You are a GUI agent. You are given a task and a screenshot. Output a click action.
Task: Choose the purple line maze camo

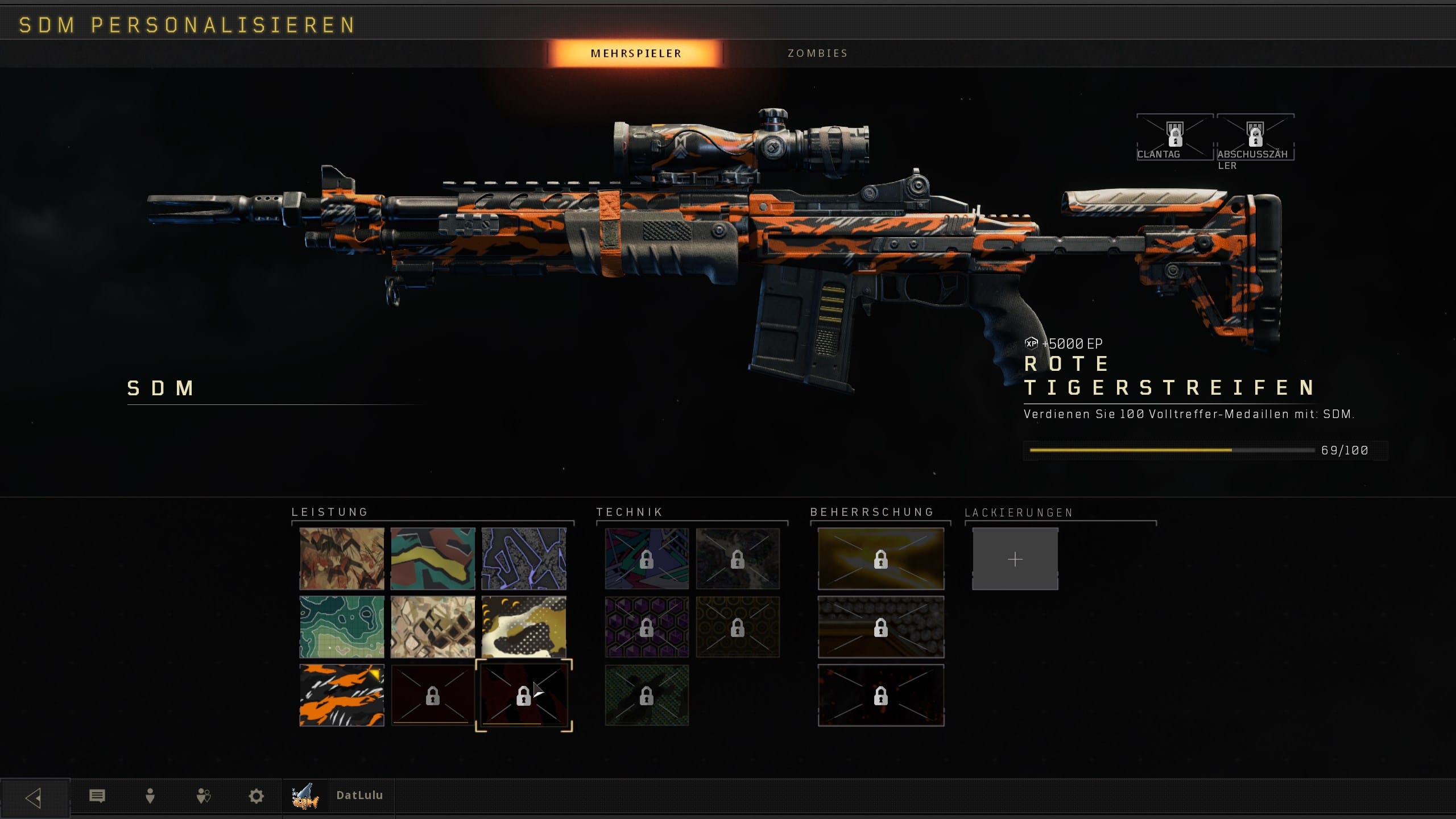pyautogui.click(x=524, y=559)
